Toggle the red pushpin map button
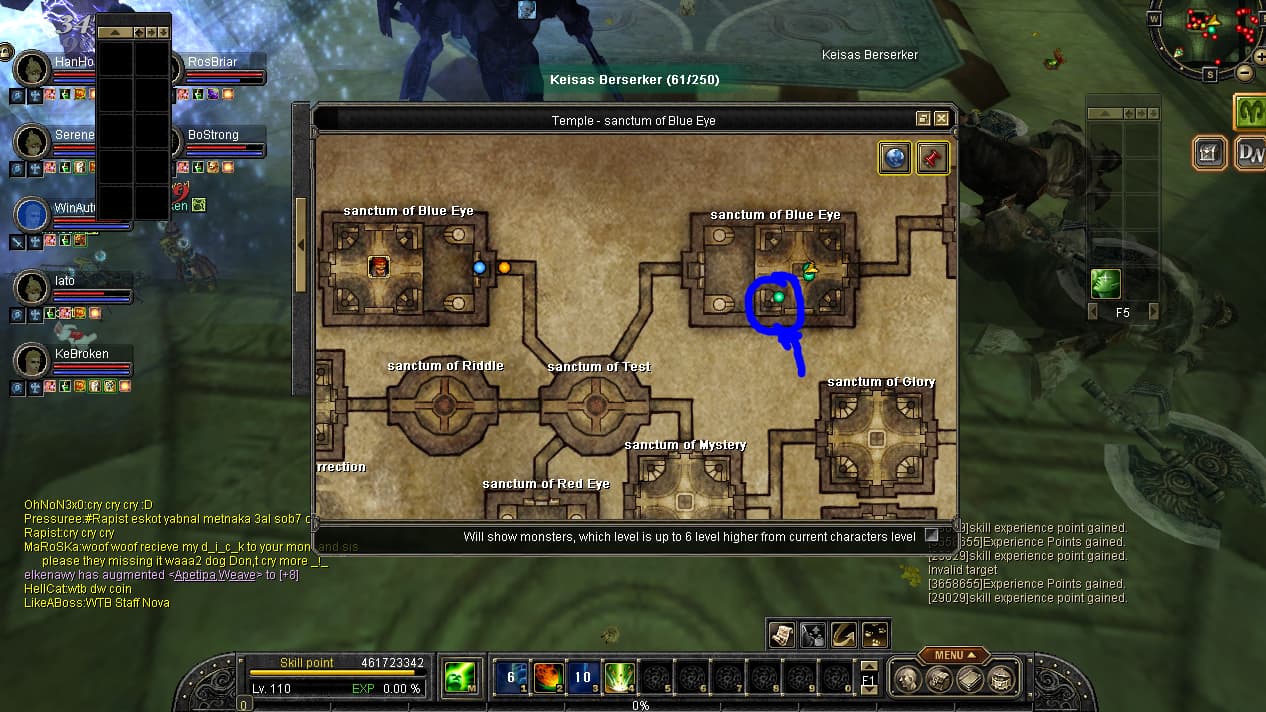This screenshot has height=712, width=1266. pyautogui.click(x=932, y=158)
